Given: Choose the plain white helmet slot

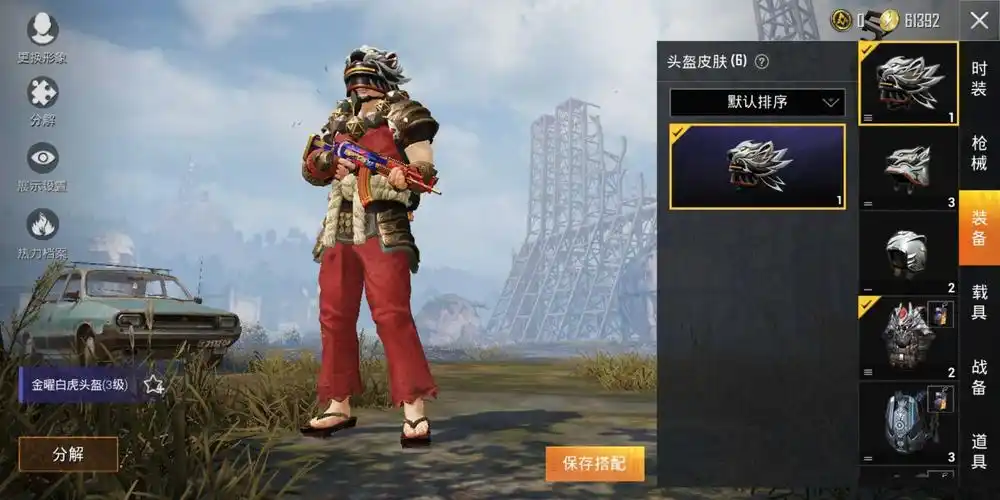Looking at the screenshot, I should tap(908, 253).
